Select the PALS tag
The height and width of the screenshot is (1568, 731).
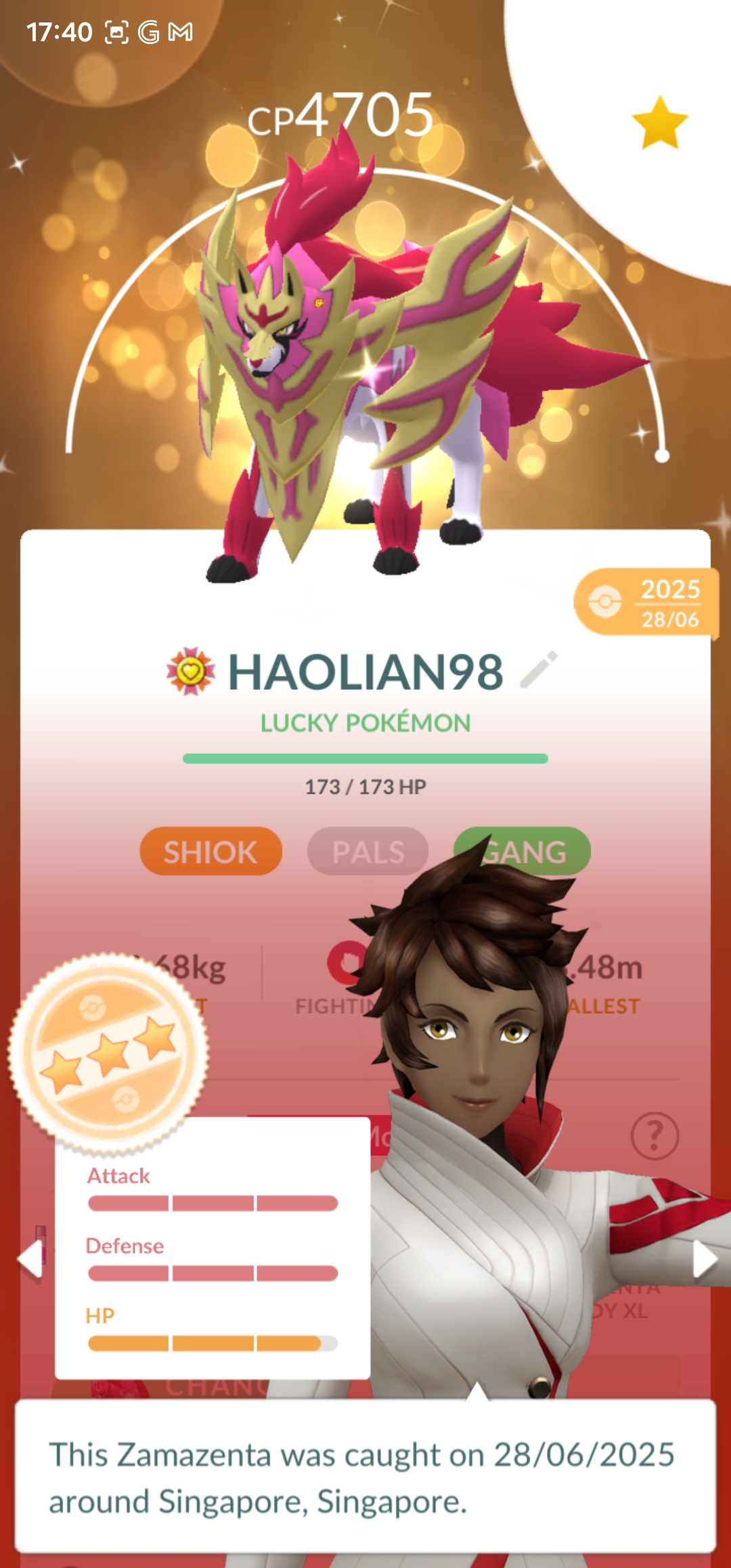coord(368,851)
